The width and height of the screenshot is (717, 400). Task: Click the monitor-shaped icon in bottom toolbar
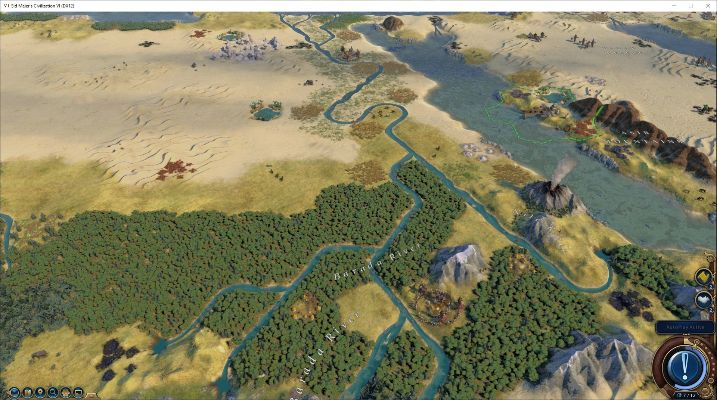click(78, 392)
